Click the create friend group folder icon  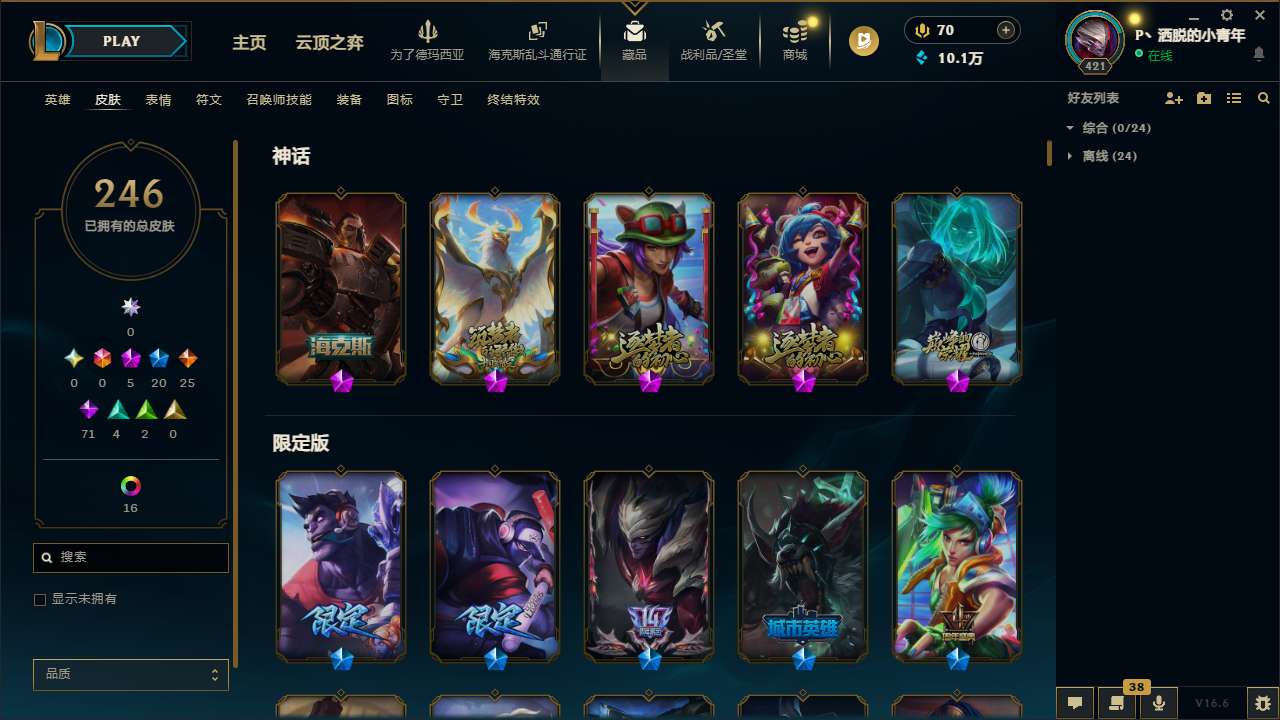(1203, 98)
